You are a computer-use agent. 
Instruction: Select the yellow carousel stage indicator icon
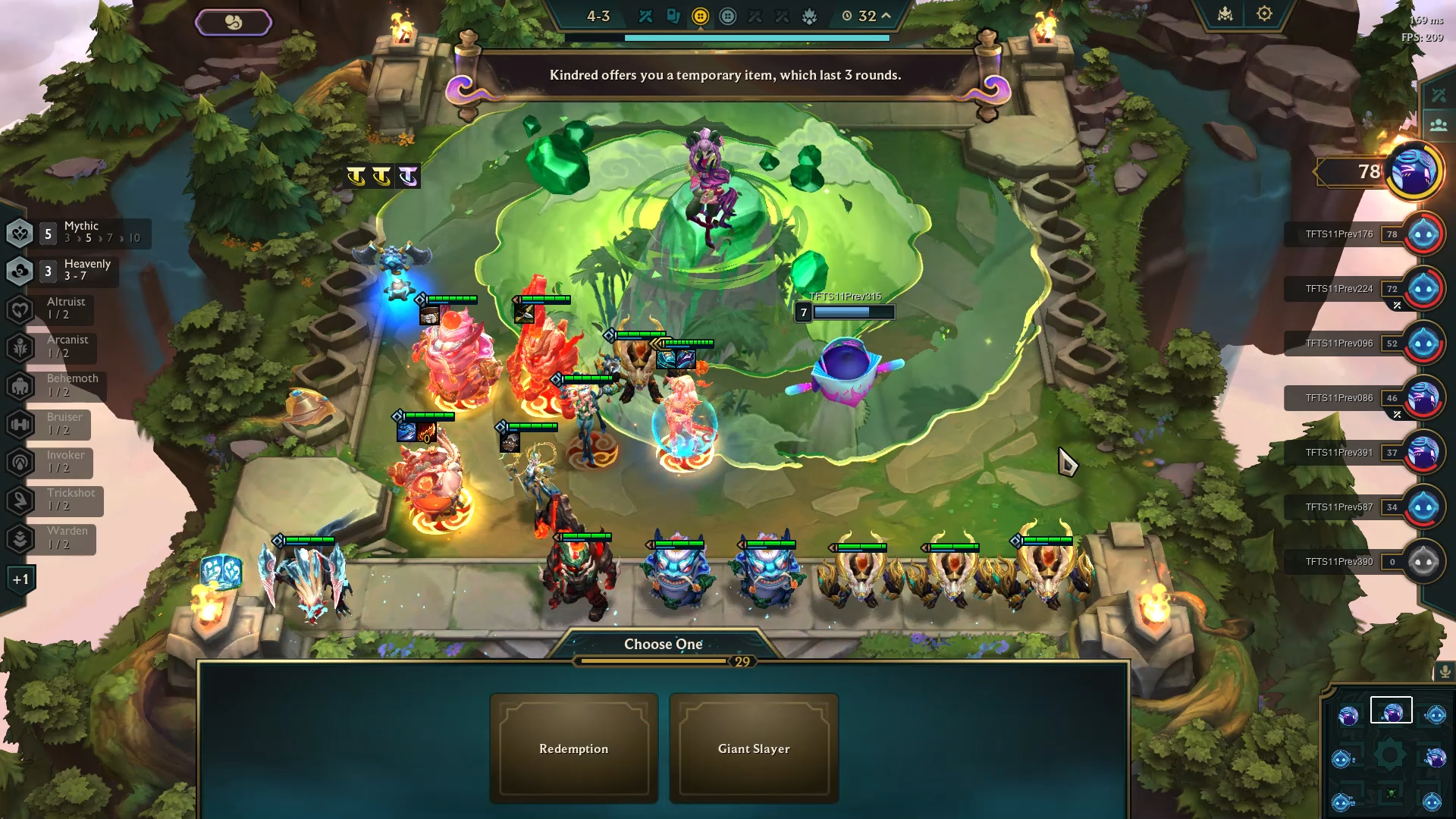tap(701, 15)
